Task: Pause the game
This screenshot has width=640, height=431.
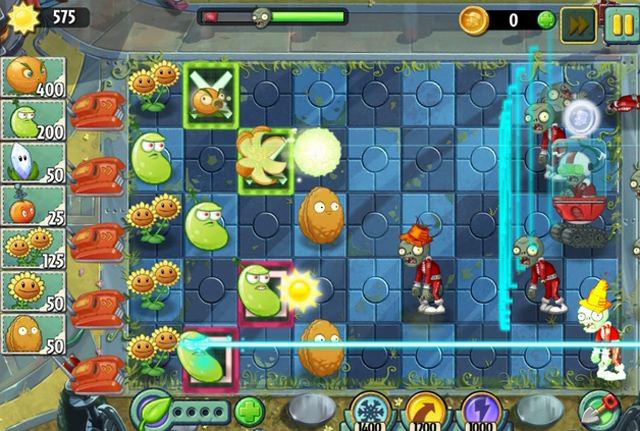Action: pyautogui.click(x=618, y=22)
